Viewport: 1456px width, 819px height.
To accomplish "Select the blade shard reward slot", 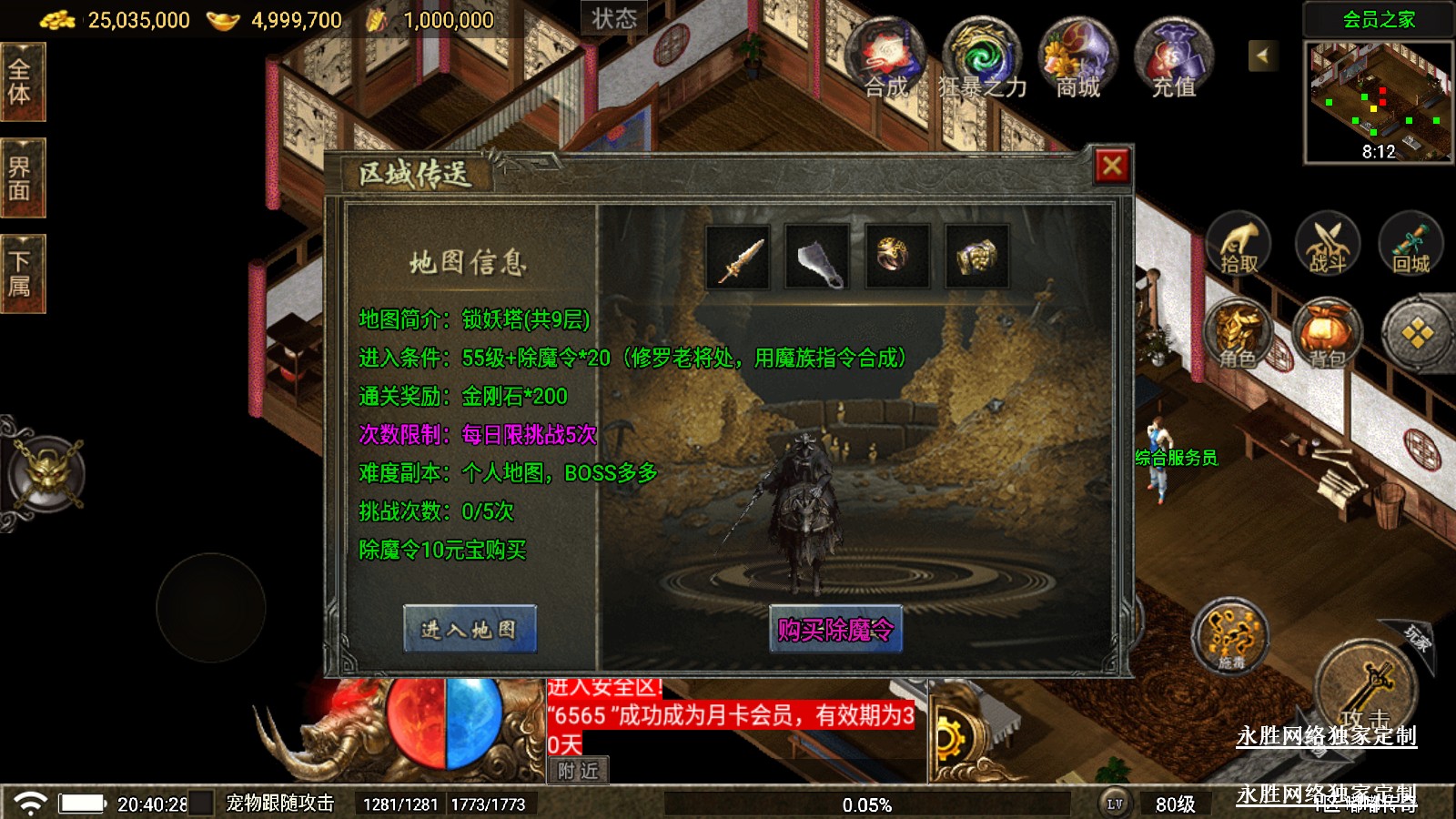I will 817,258.
